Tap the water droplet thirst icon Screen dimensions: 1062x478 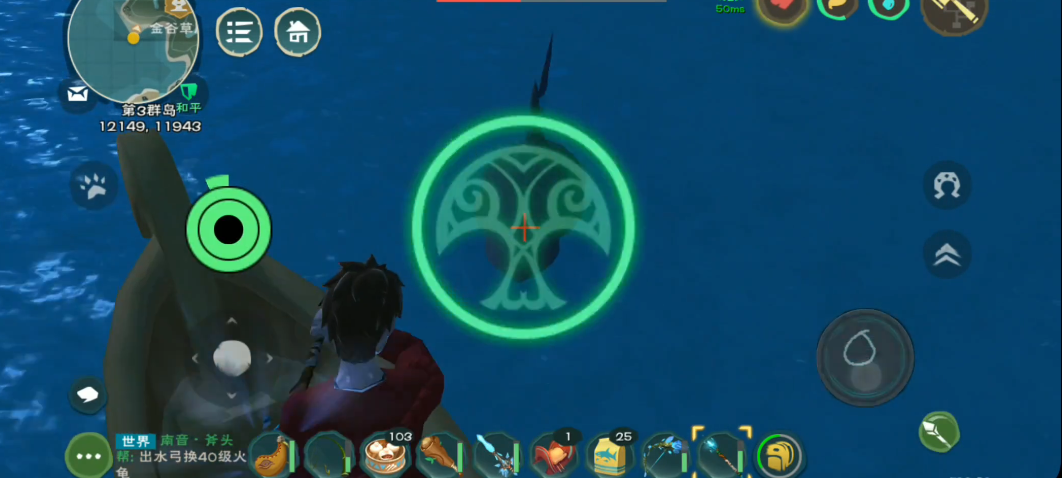[x=887, y=8]
